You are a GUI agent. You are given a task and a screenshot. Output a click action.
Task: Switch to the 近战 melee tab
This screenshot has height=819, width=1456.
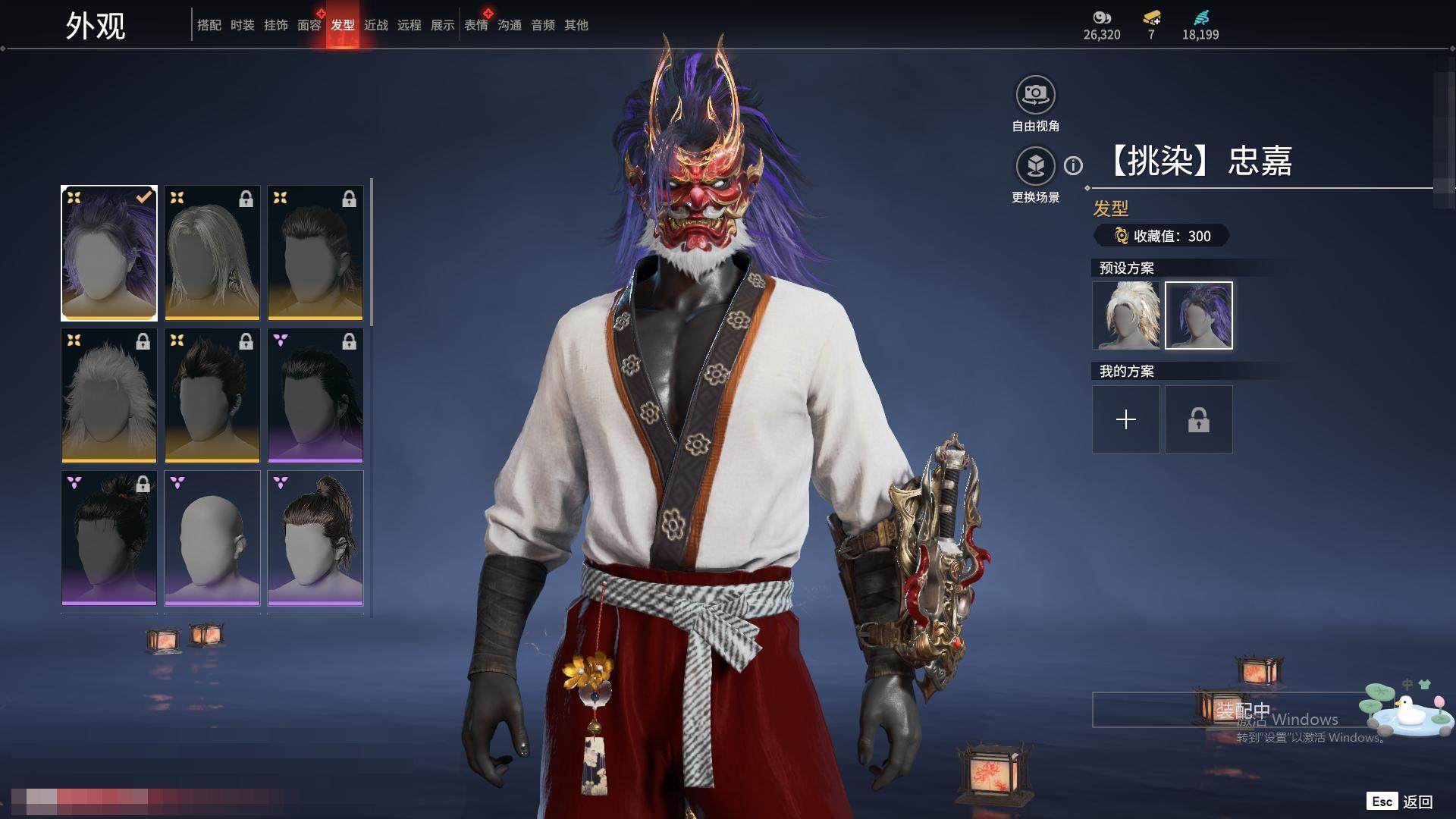click(x=375, y=25)
